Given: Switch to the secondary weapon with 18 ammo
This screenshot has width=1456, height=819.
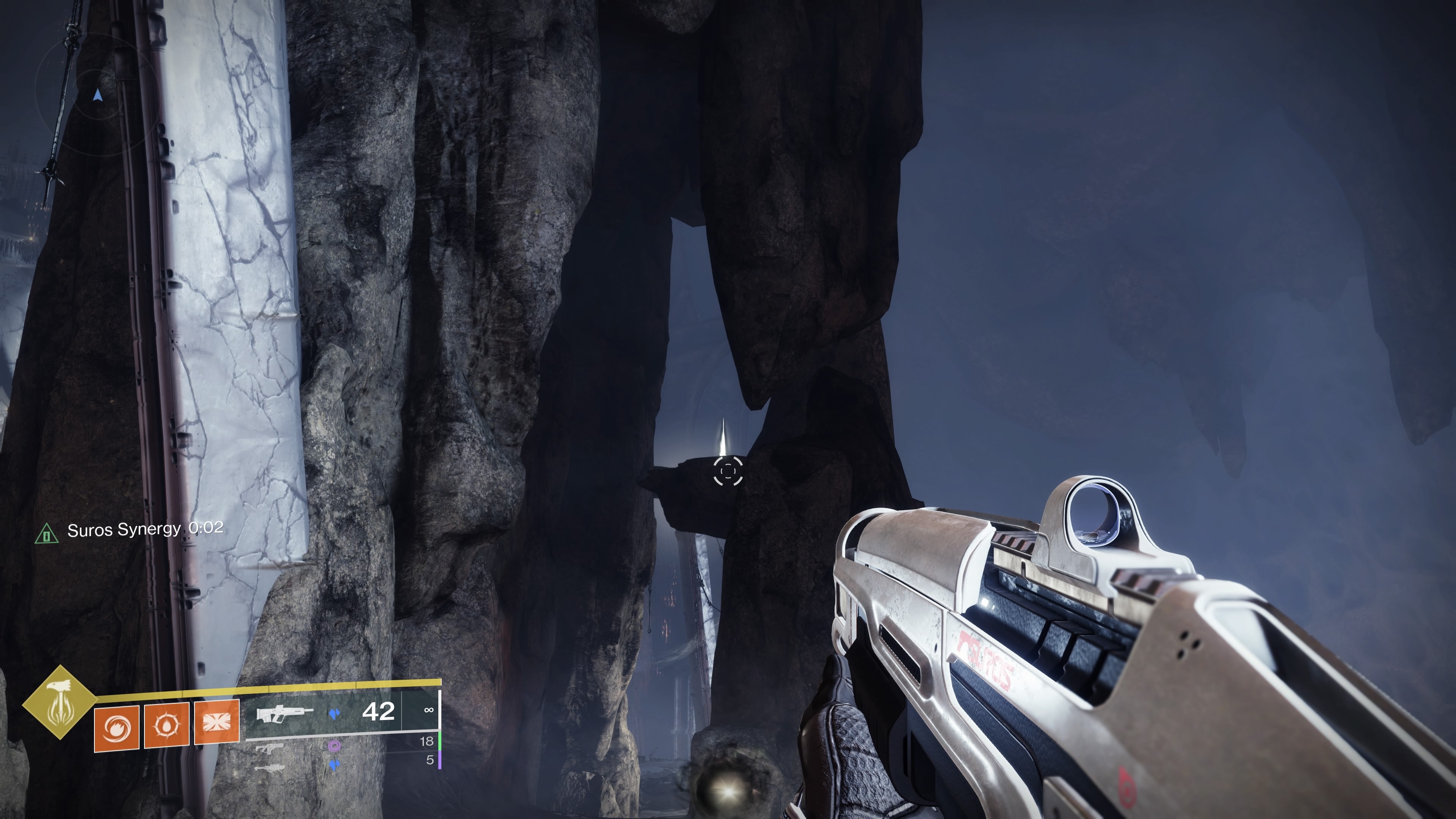Looking at the screenshot, I should [x=270, y=748].
